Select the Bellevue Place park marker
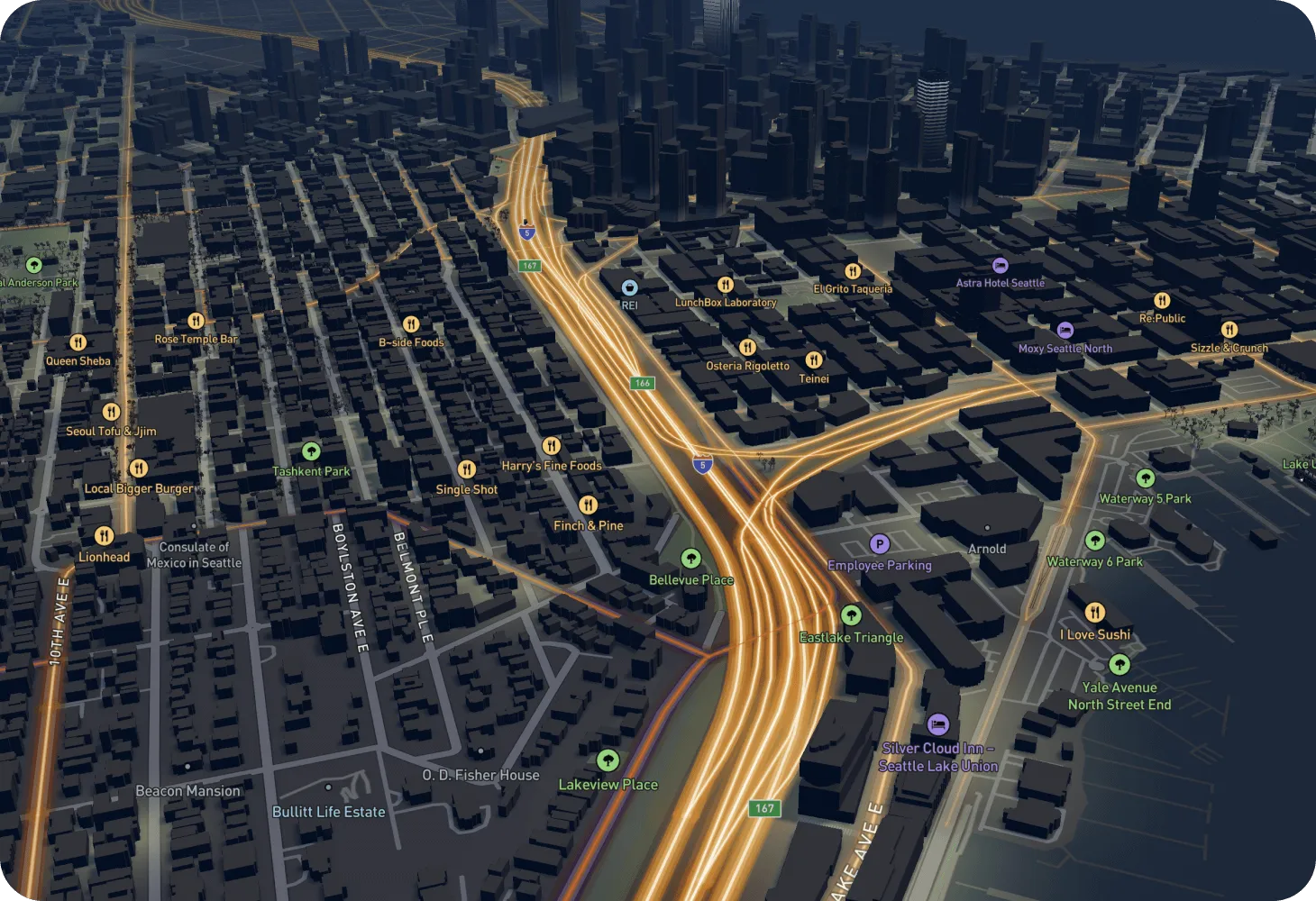1316x901 pixels. click(690, 560)
